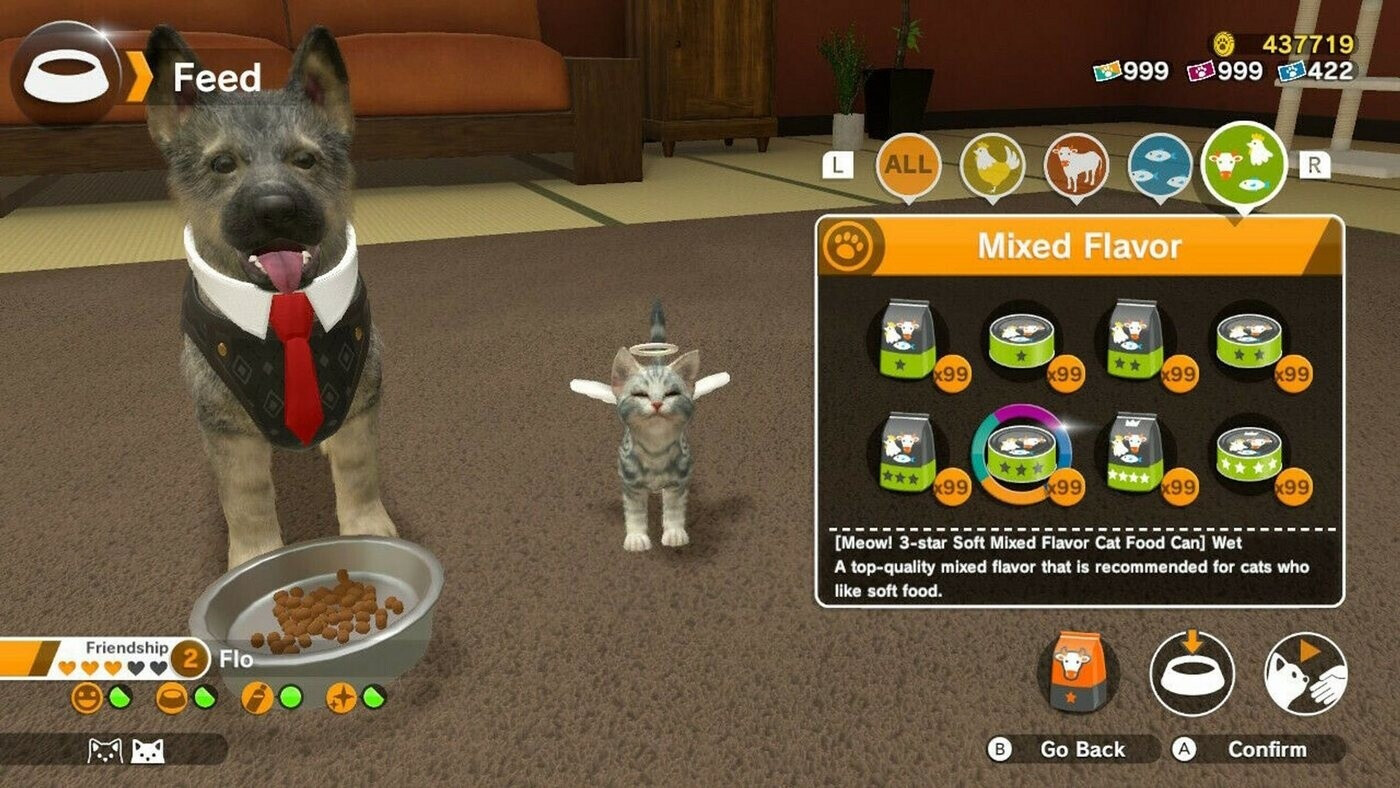Select the chicken flavor category tab
Viewport: 1400px width, 788px height.
pos(992,164)
